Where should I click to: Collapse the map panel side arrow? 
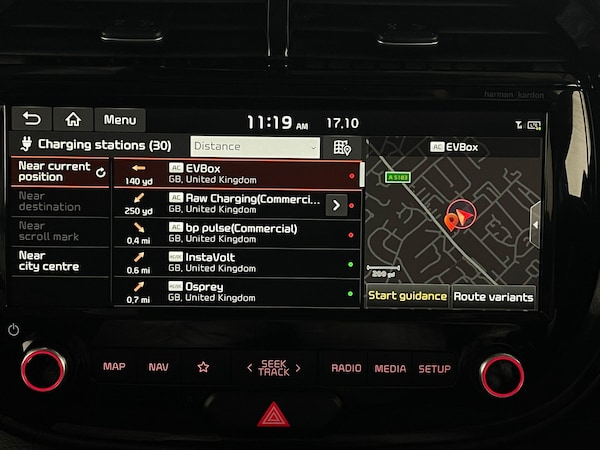click(535, 224)
